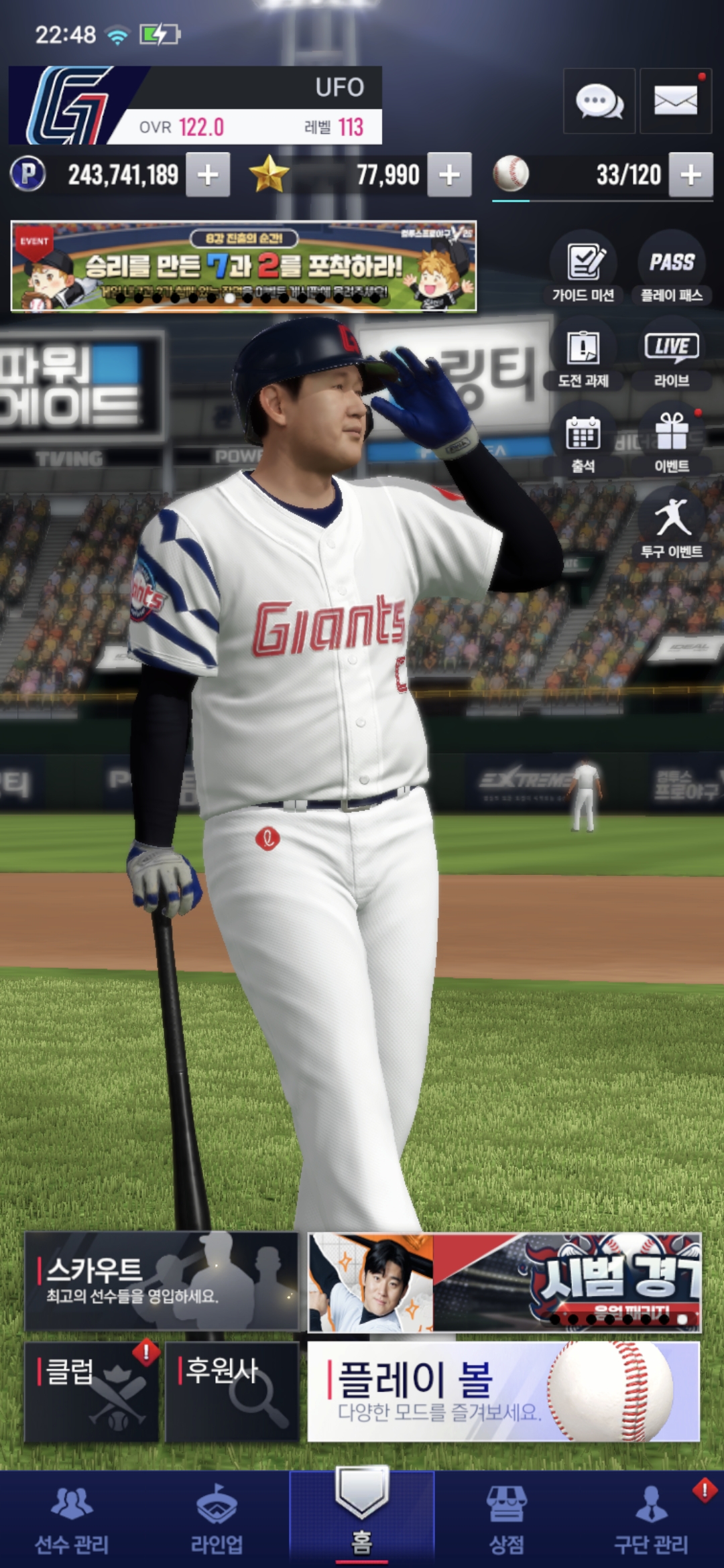Open the event banner about 7 and 2
Image resolution: width=724 pixels, height=1568 pixels.
(x=243, y=266)
